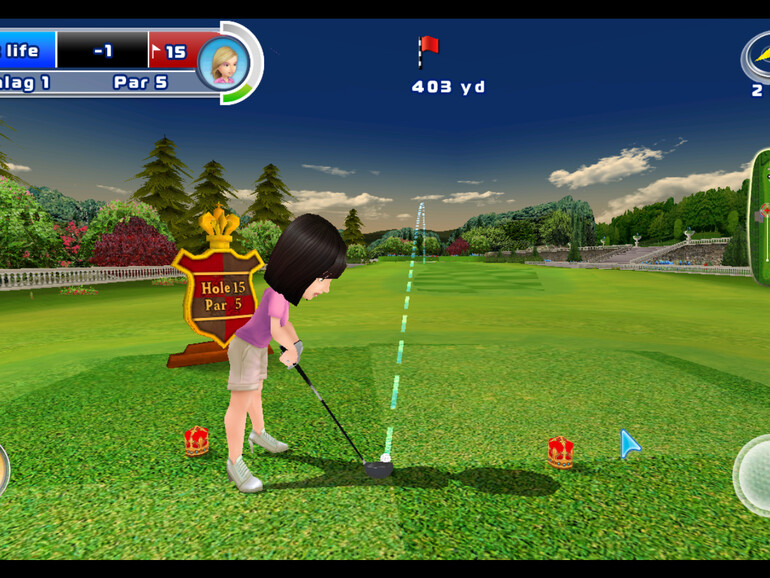The height and width of the screenshot is (578, 770).
Task: Select the wind direction compass
Action: (758, 55)
